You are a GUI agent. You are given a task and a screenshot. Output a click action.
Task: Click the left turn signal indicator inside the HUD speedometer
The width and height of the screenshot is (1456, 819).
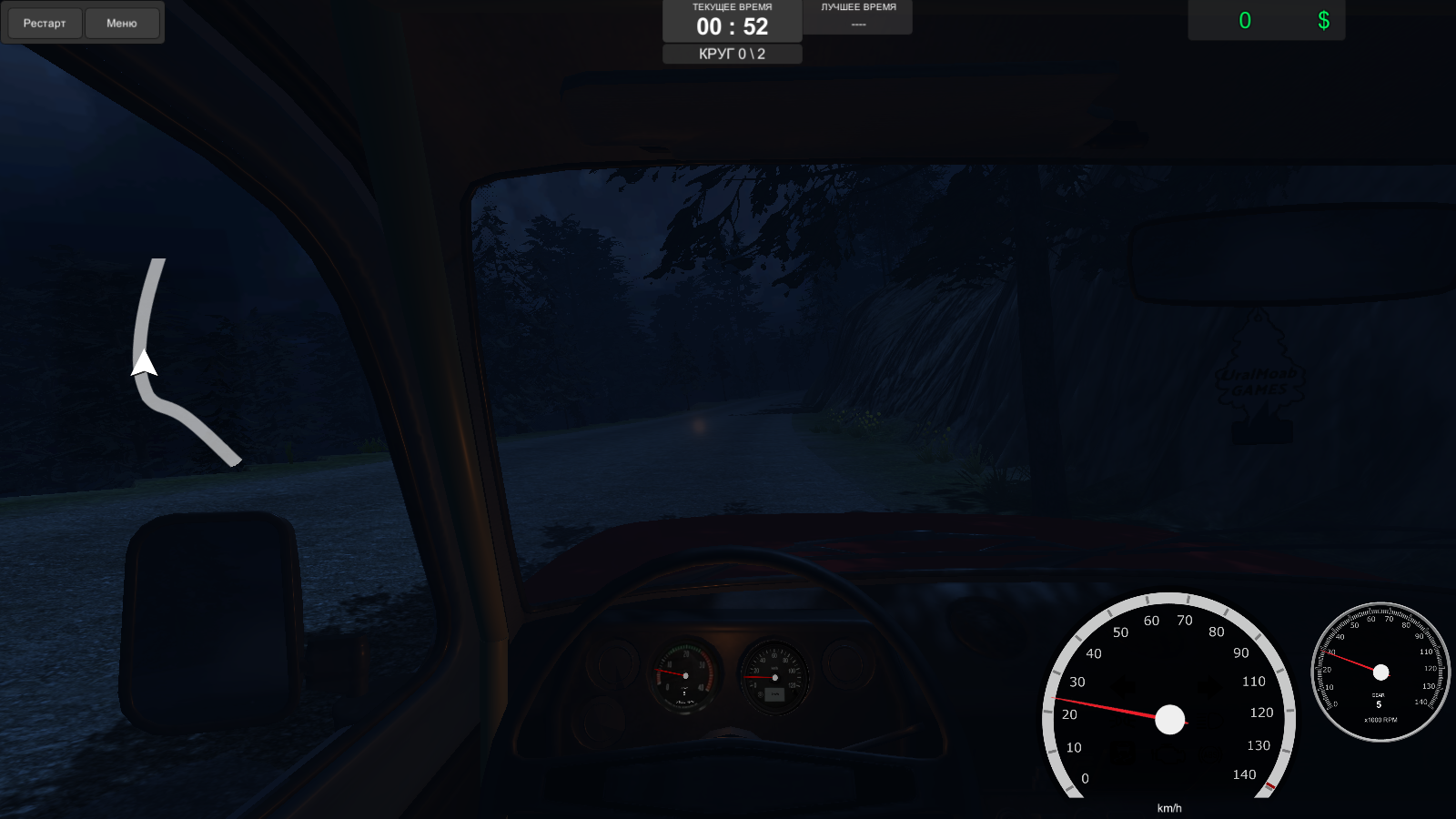click(1122, 686)
